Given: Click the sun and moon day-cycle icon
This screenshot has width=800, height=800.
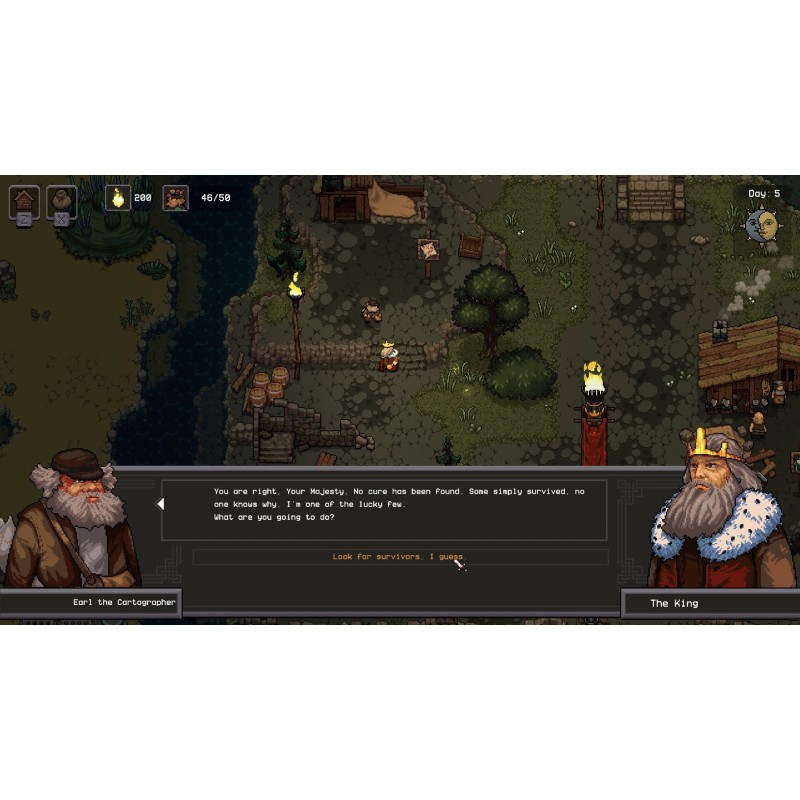Looking at the screenshot, I should point(762,225).
